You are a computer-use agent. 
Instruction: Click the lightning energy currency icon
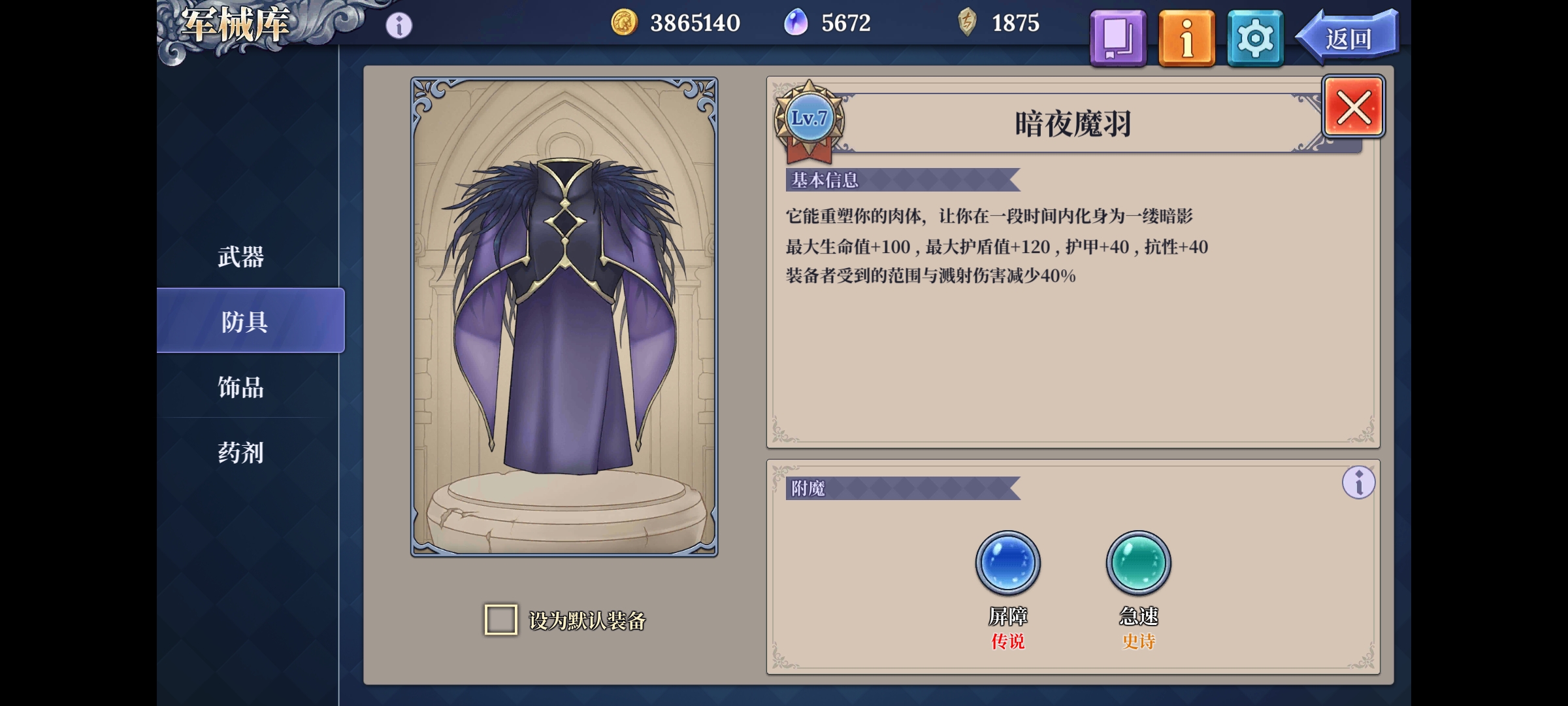tap(967, 23)
